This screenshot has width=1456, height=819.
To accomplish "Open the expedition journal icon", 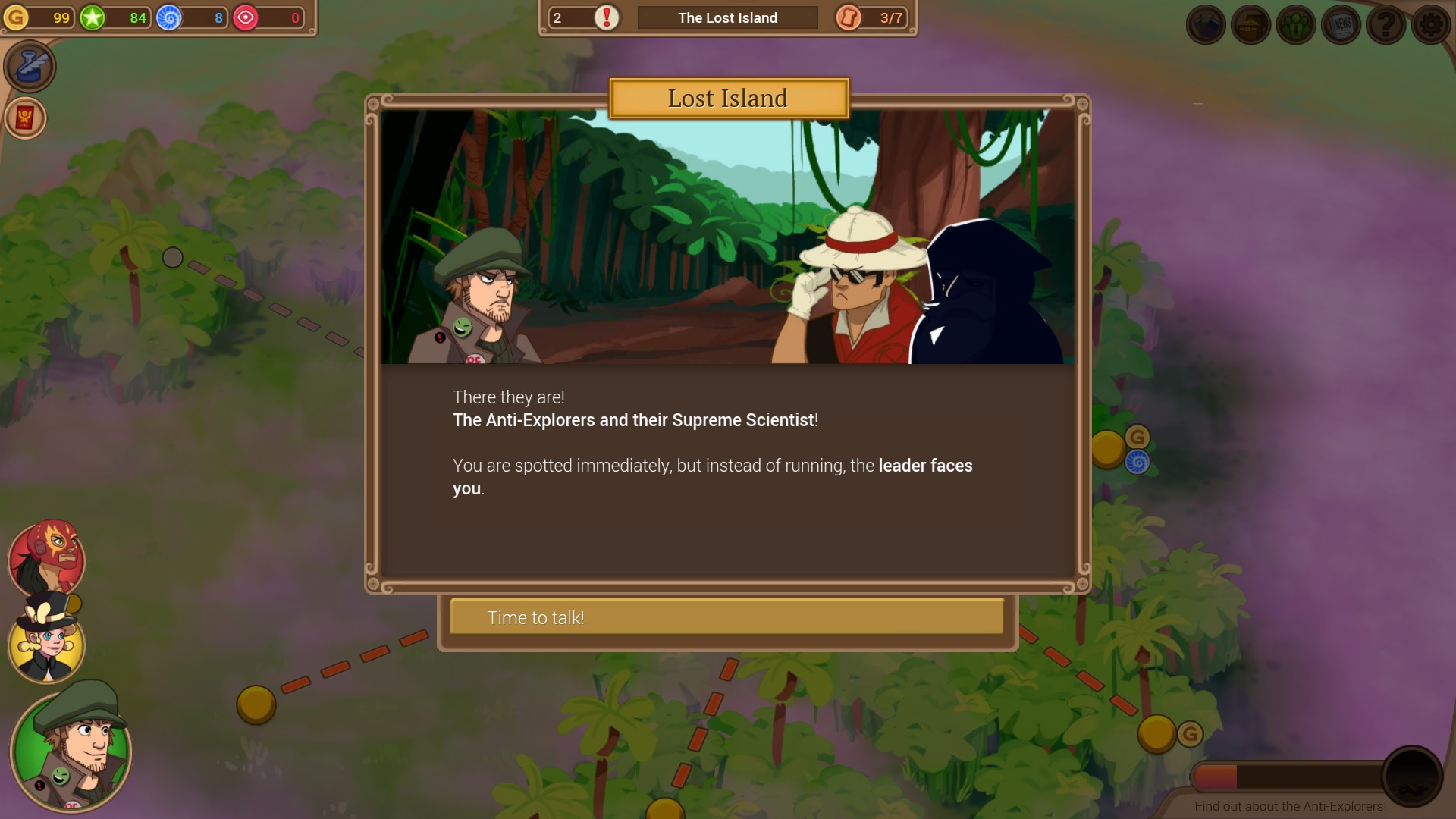I will click(x=1205, y=24).
